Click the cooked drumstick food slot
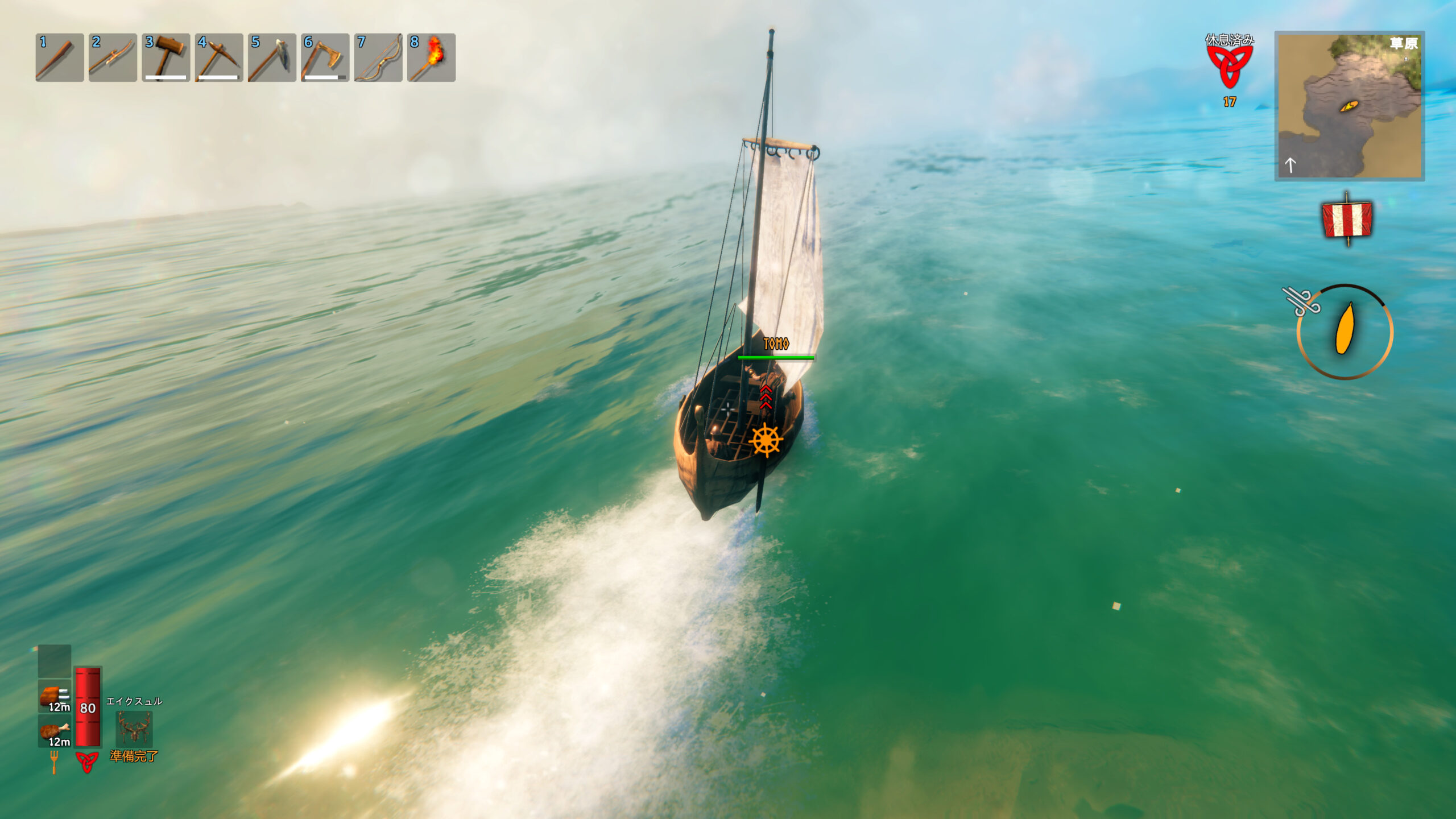Screen dimensions: 1456x819 tap(55, 731)
